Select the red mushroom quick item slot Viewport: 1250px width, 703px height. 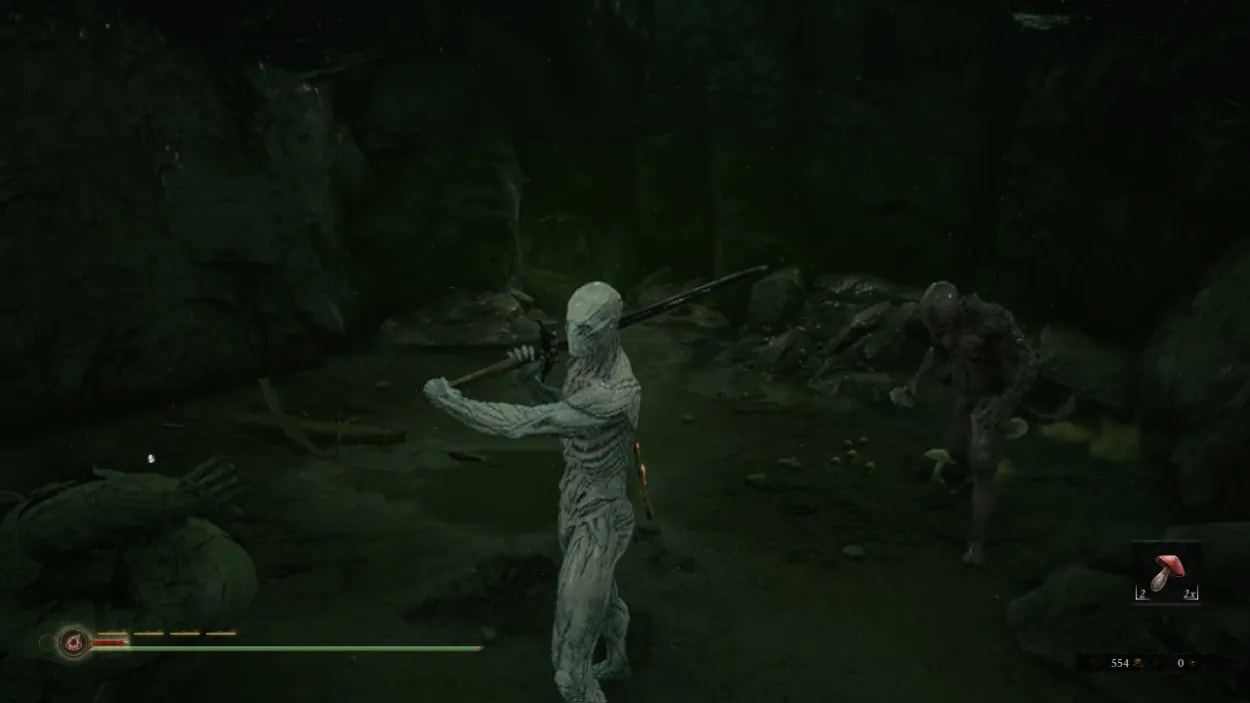1165,573
